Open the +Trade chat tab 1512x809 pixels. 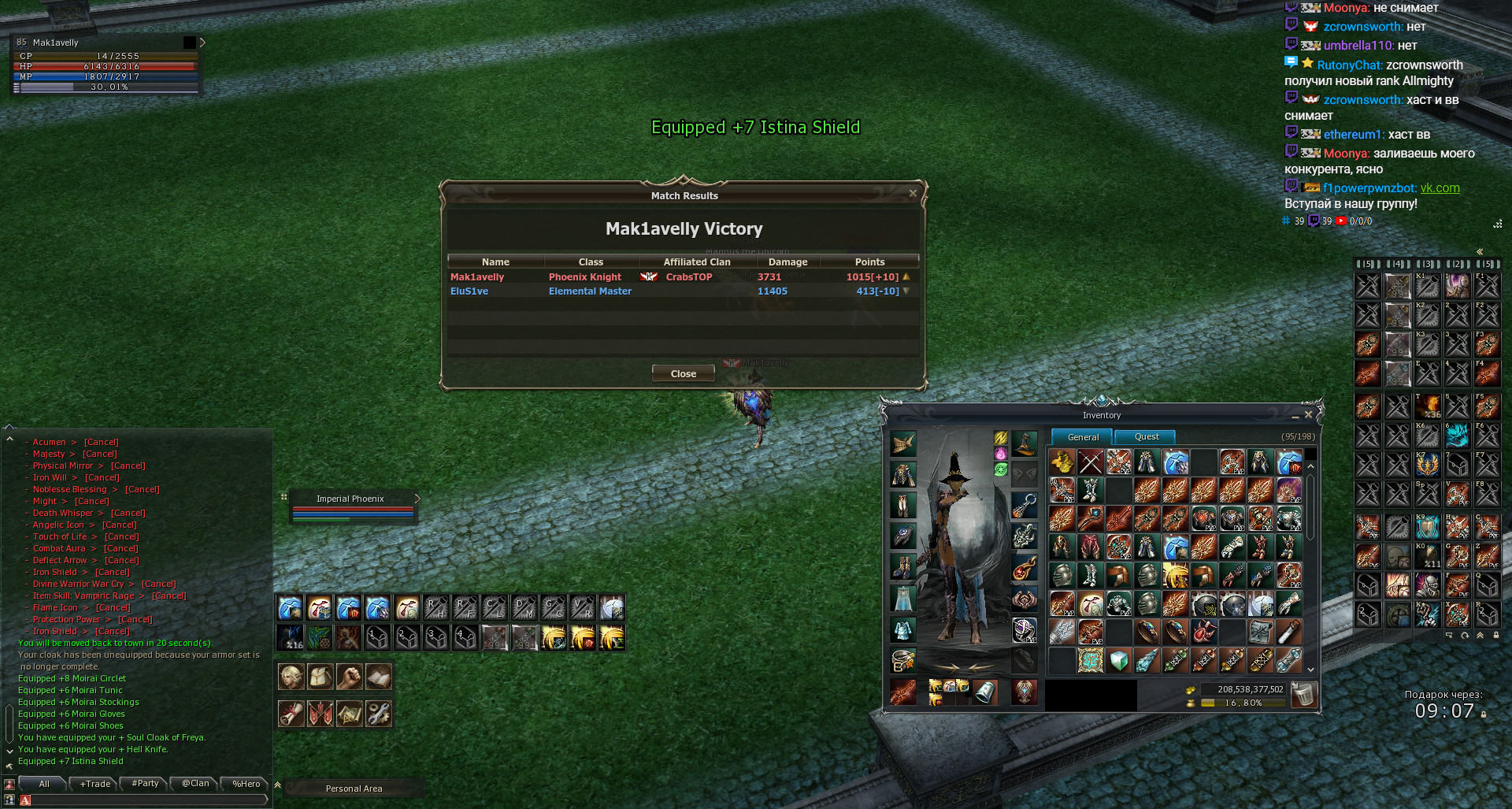coord(95,784)
